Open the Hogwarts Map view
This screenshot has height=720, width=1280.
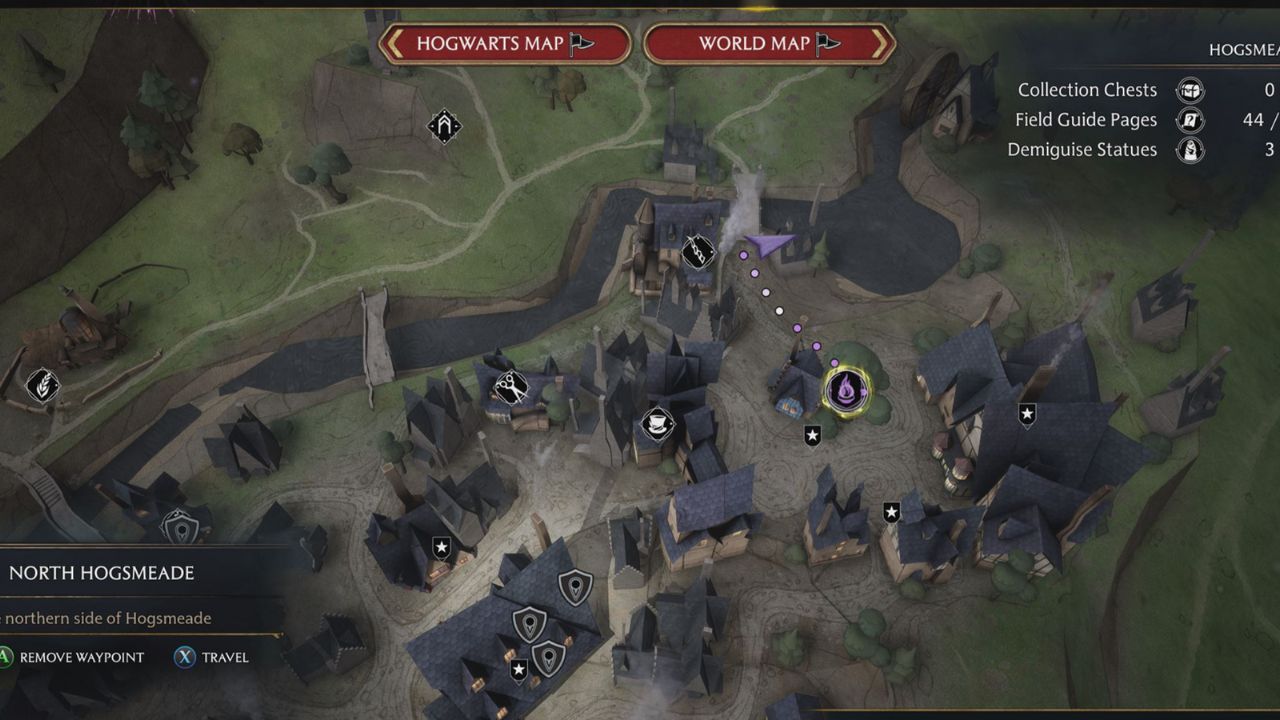[505, 44]
